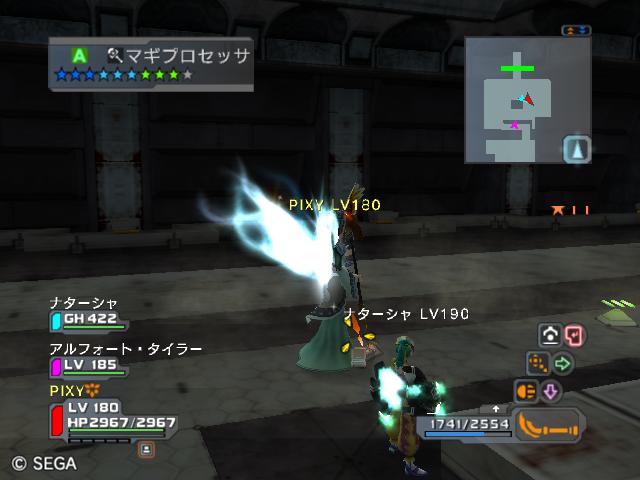
Task: Click the small chat icon under PIXY's status
Action: (x=146, y=449)
